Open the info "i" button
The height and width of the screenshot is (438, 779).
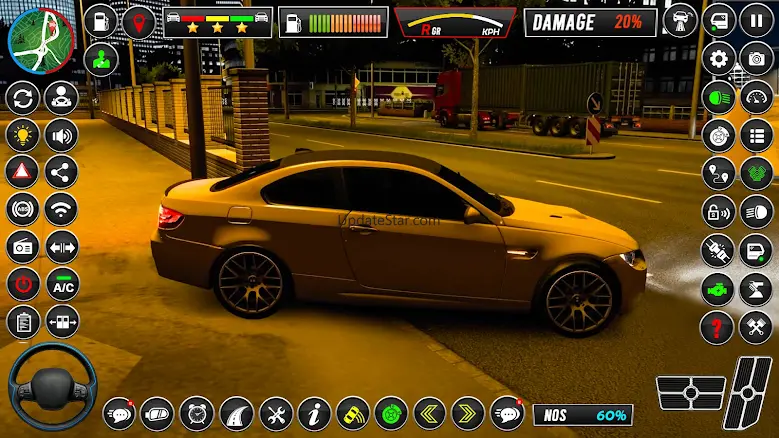click(314, 412)
